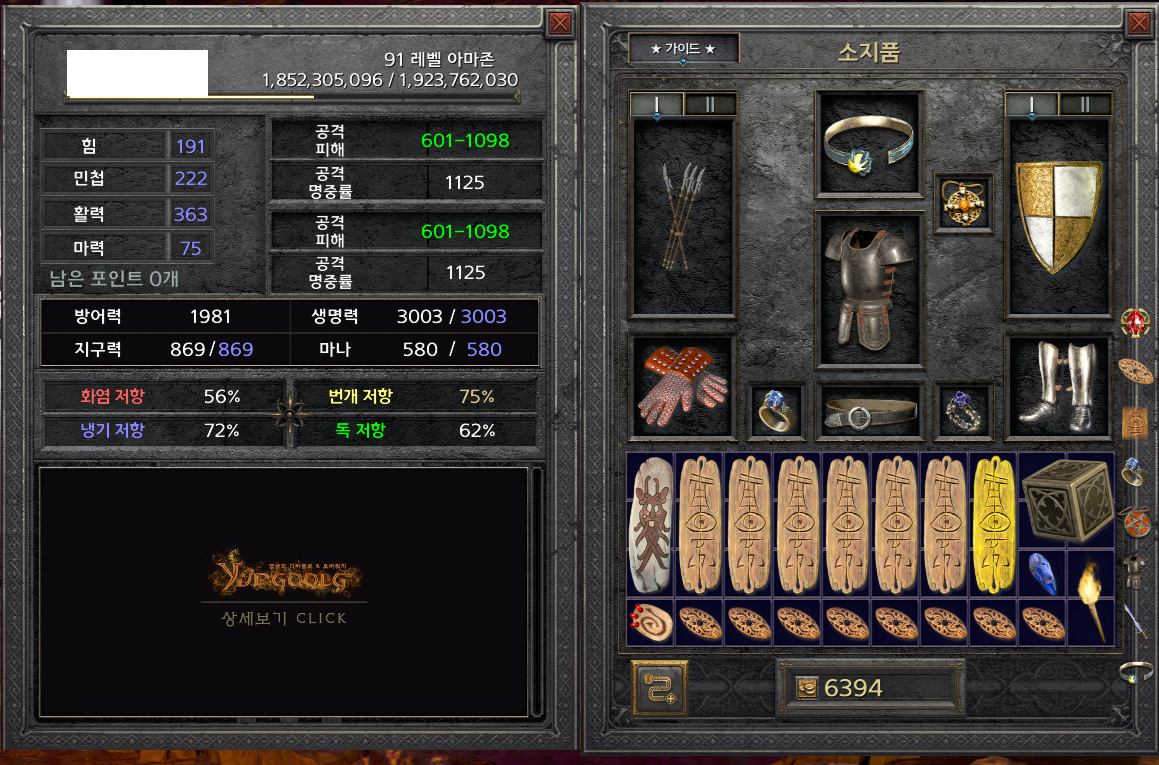Screen dimensions: 1159x765
Task: Close the character stats panel
Action: click(x=561, y=23)
